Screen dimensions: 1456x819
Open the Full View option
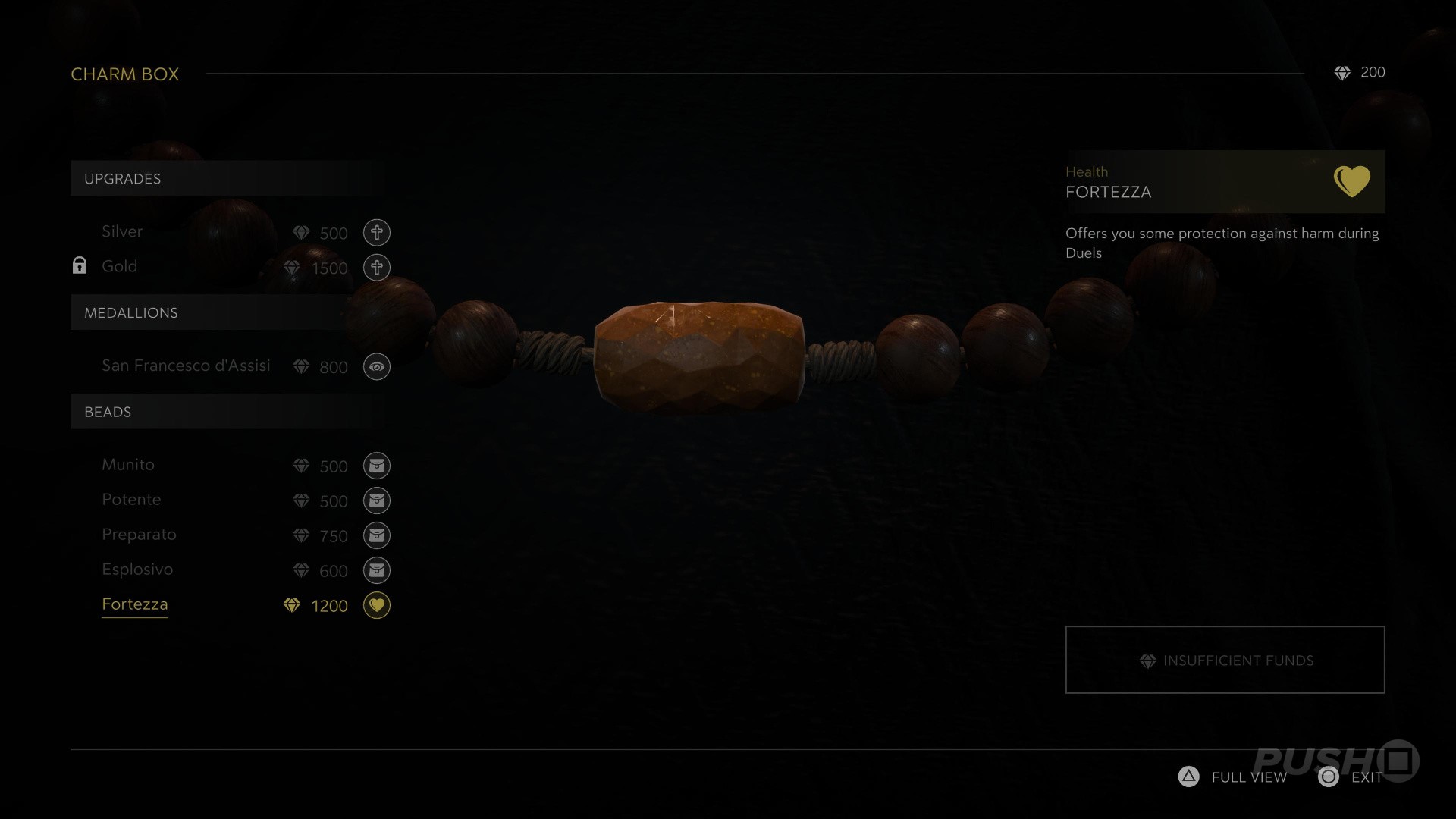pyautogui.click(x=1233, y=777)
